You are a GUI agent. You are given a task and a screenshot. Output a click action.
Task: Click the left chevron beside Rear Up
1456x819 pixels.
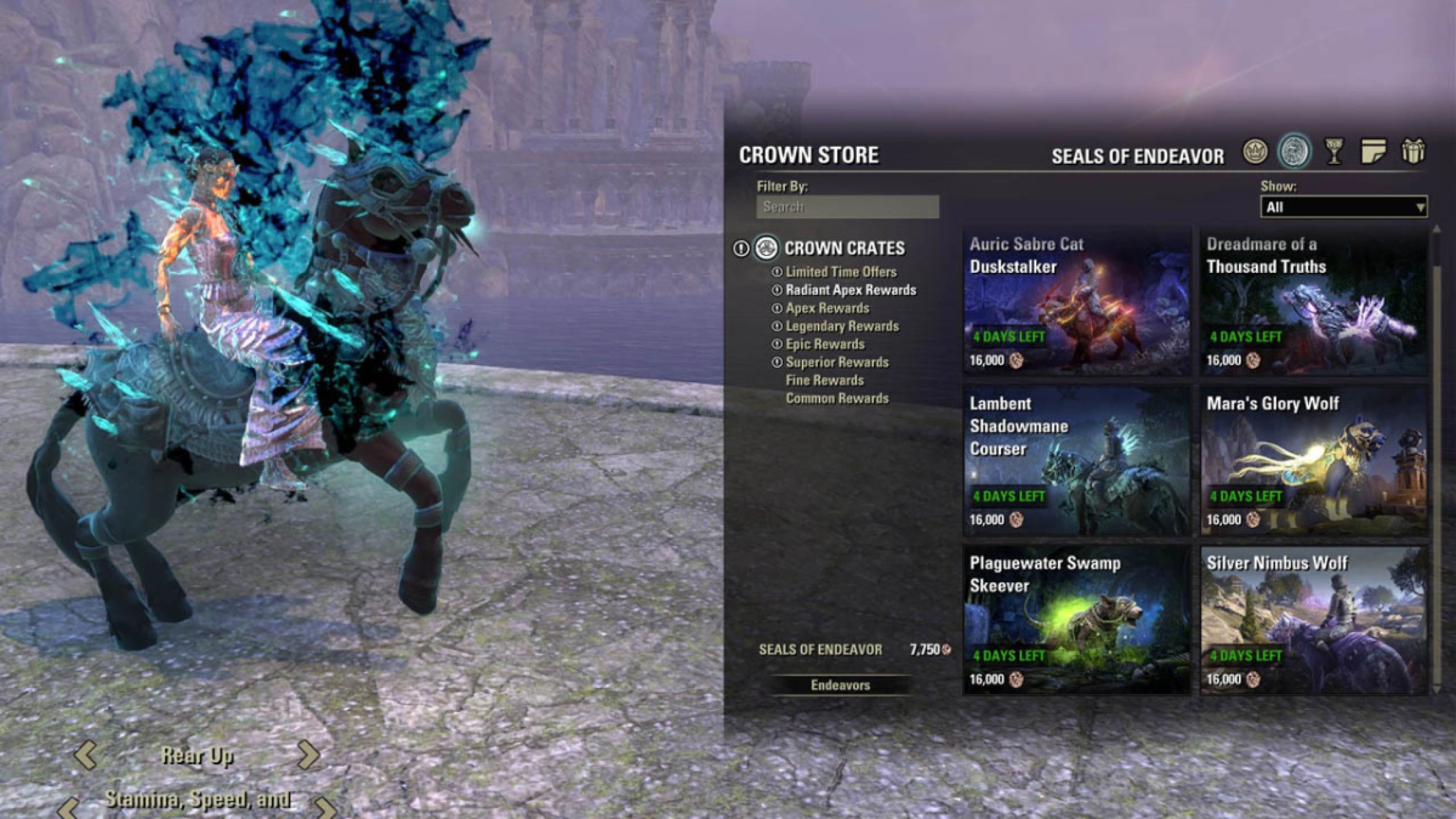pyautogui.click(x=87, y=755)
